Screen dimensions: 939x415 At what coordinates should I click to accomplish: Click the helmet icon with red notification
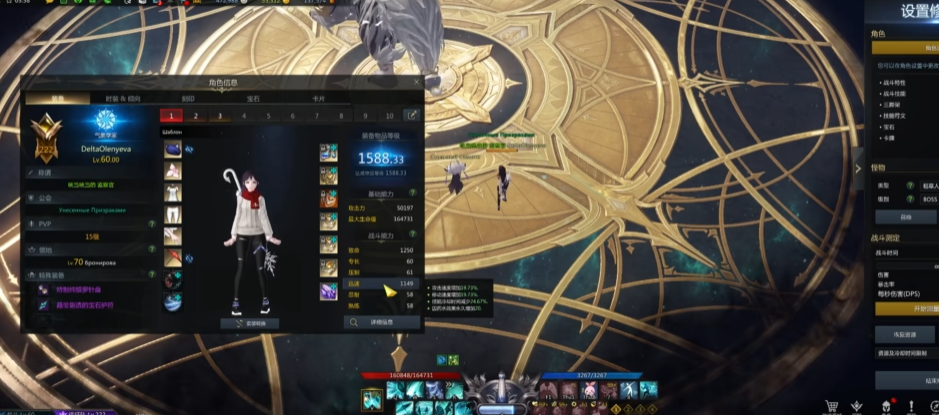(884, 406)
